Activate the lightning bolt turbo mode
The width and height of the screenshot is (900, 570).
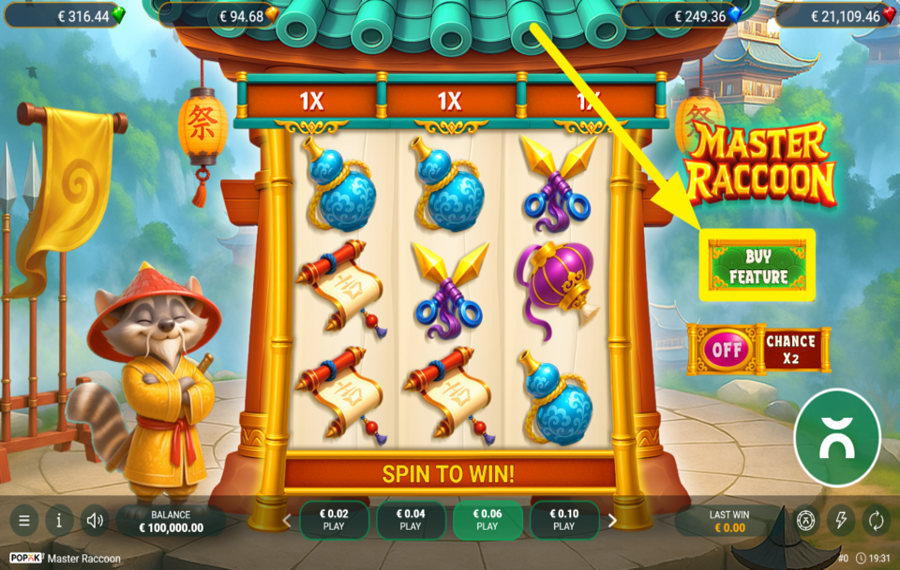(x=841, y=520)
